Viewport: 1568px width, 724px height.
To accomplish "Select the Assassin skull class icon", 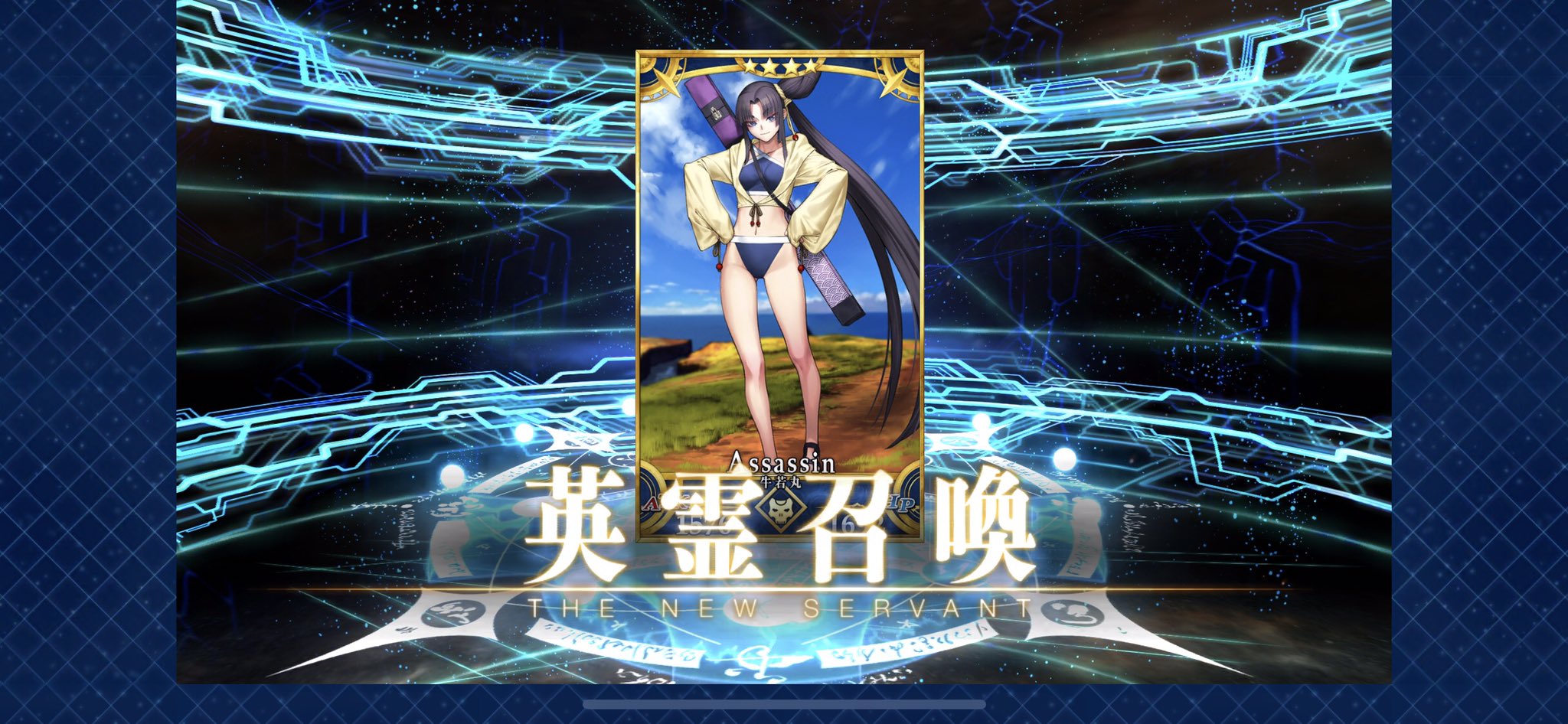I will 779,511.
